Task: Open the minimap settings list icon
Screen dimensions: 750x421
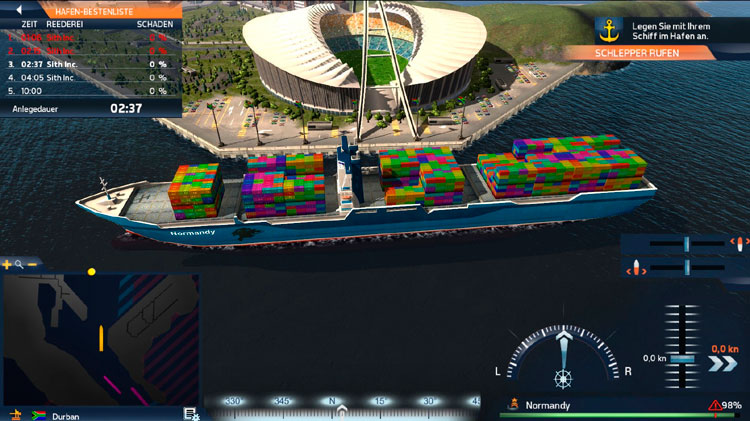Action: click(190, 413)
